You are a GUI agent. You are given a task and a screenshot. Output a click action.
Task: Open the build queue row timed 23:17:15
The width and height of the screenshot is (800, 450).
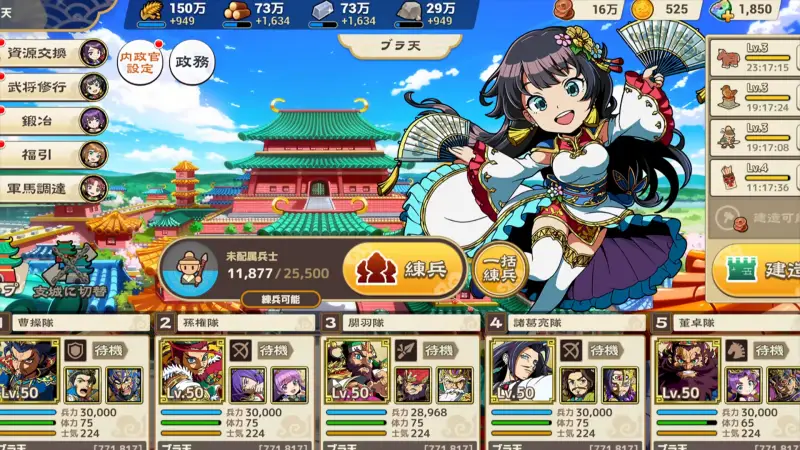(x=757, y=57)
